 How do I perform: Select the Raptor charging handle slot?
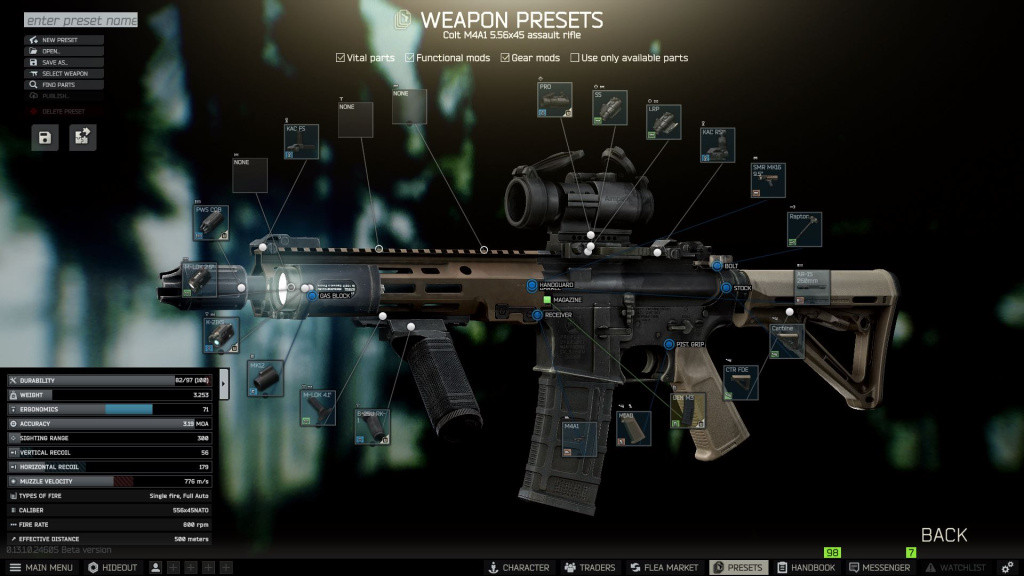805,229
